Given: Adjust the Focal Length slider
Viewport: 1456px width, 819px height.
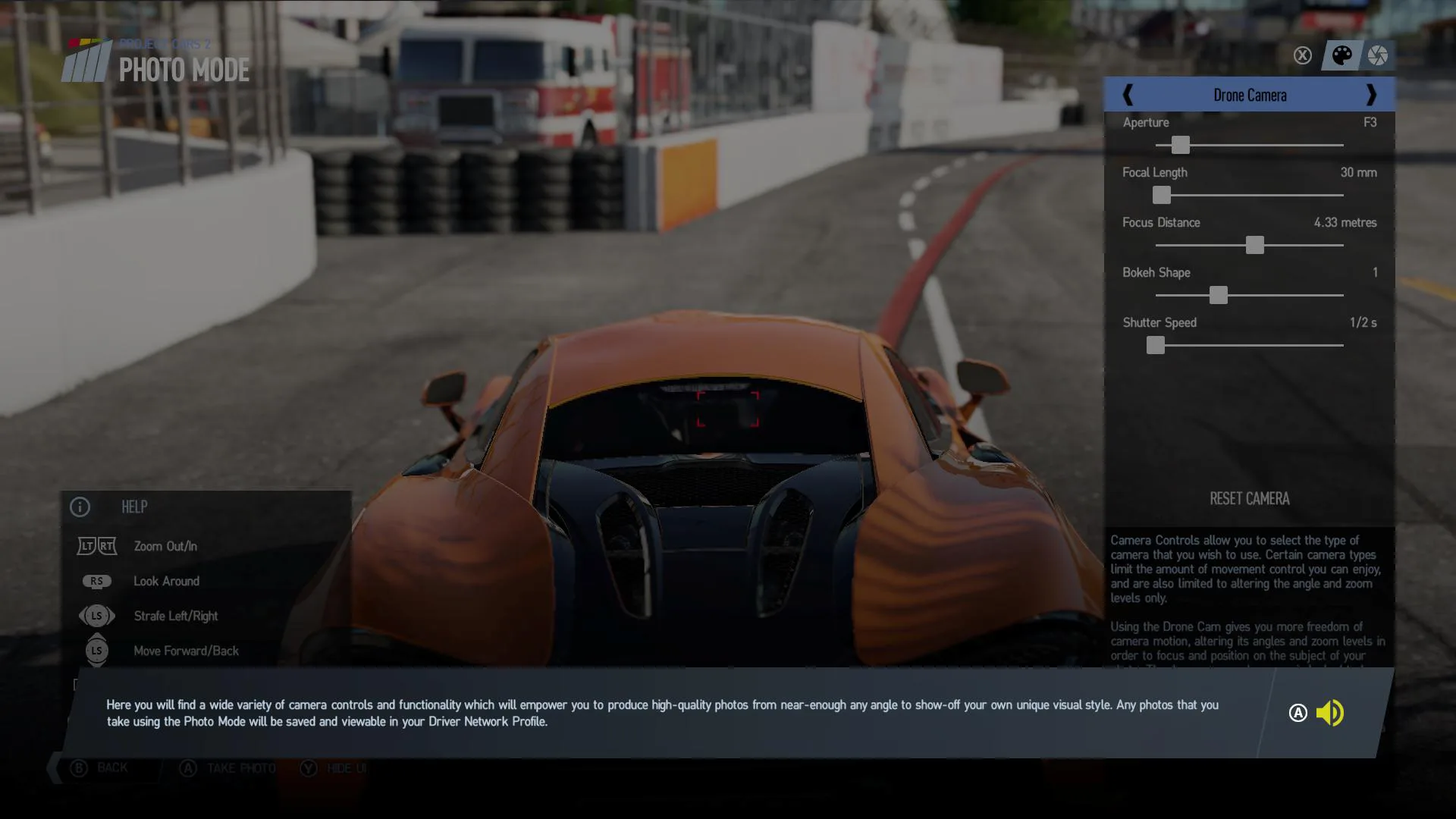Looking at the screenshot, I should point(1161,195).
